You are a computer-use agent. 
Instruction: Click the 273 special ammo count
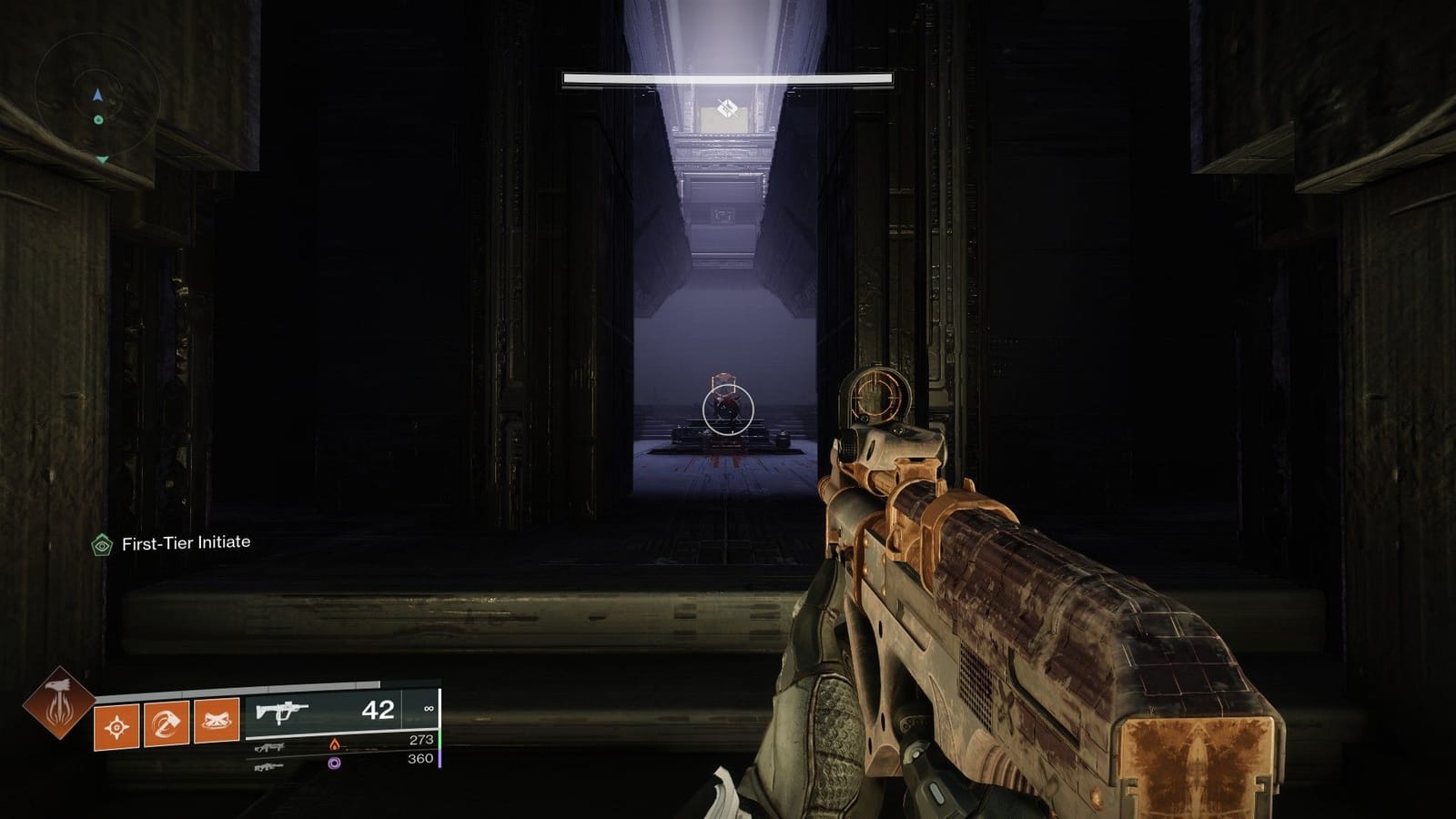coord(420,742)
